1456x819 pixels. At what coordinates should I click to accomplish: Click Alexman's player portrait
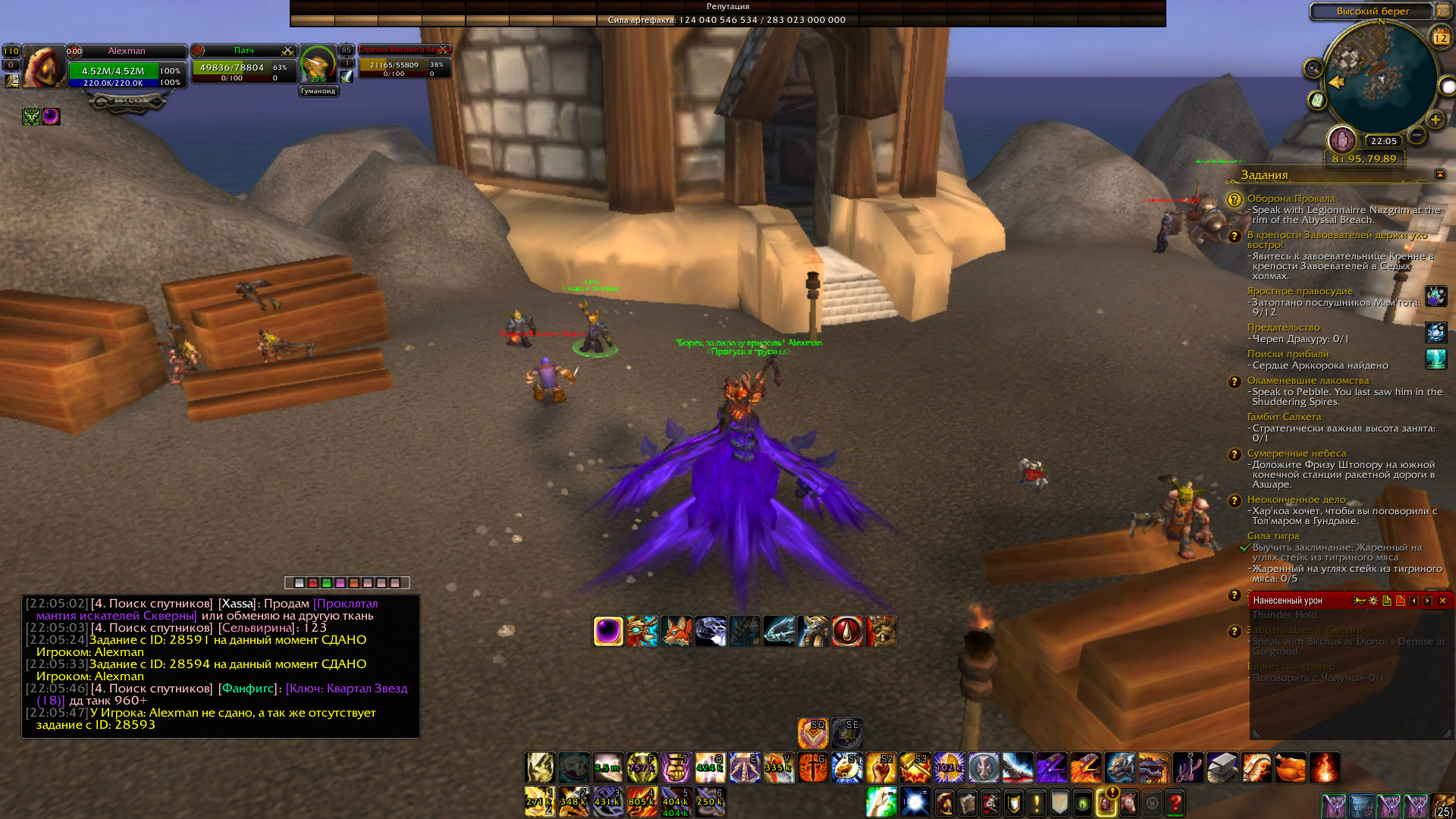pos(44,67)
